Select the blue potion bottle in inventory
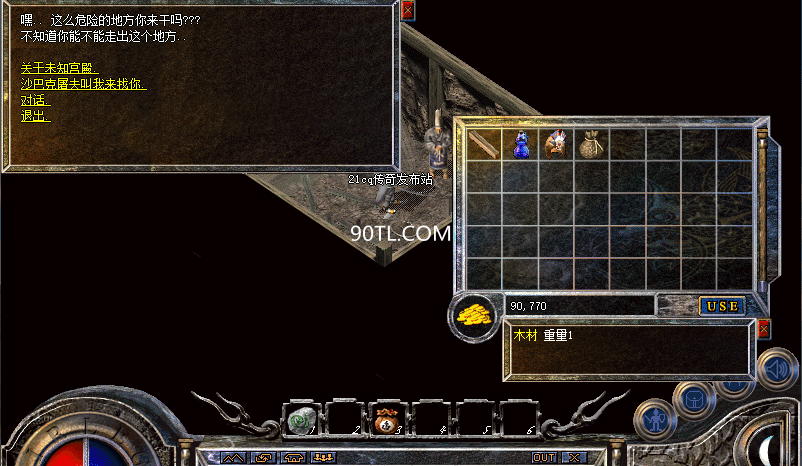802x466 pixels. (x=520, y=145)
